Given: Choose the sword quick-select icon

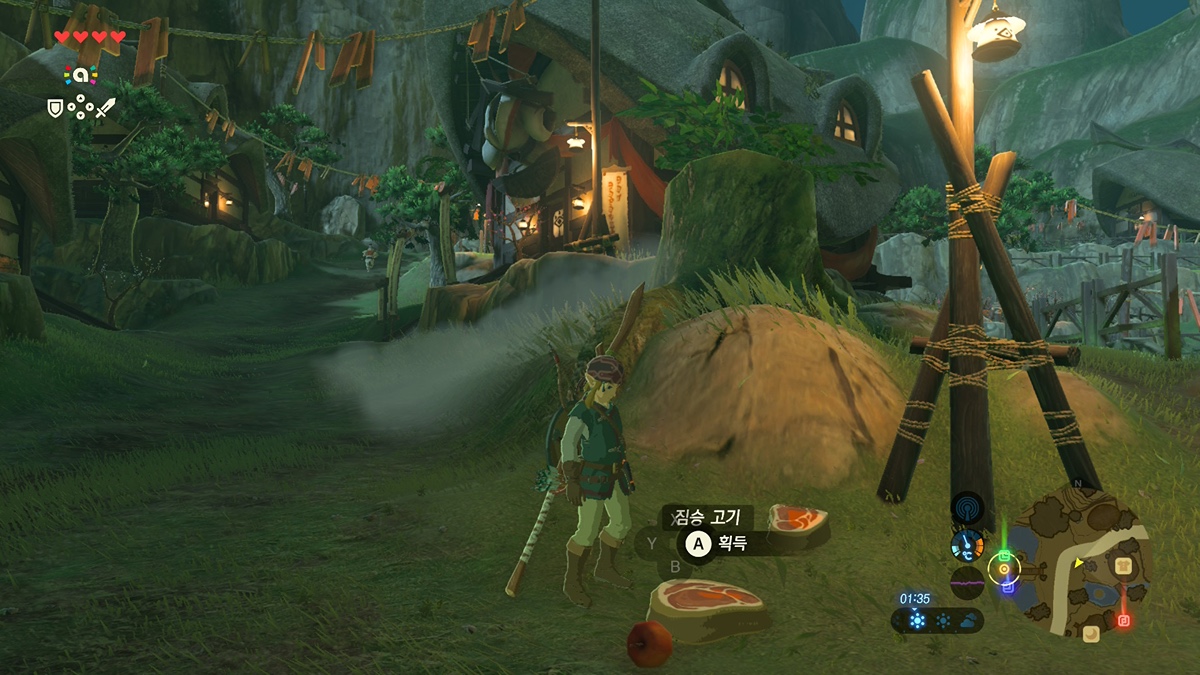Looking at the screenshot, I should point(105,106).
